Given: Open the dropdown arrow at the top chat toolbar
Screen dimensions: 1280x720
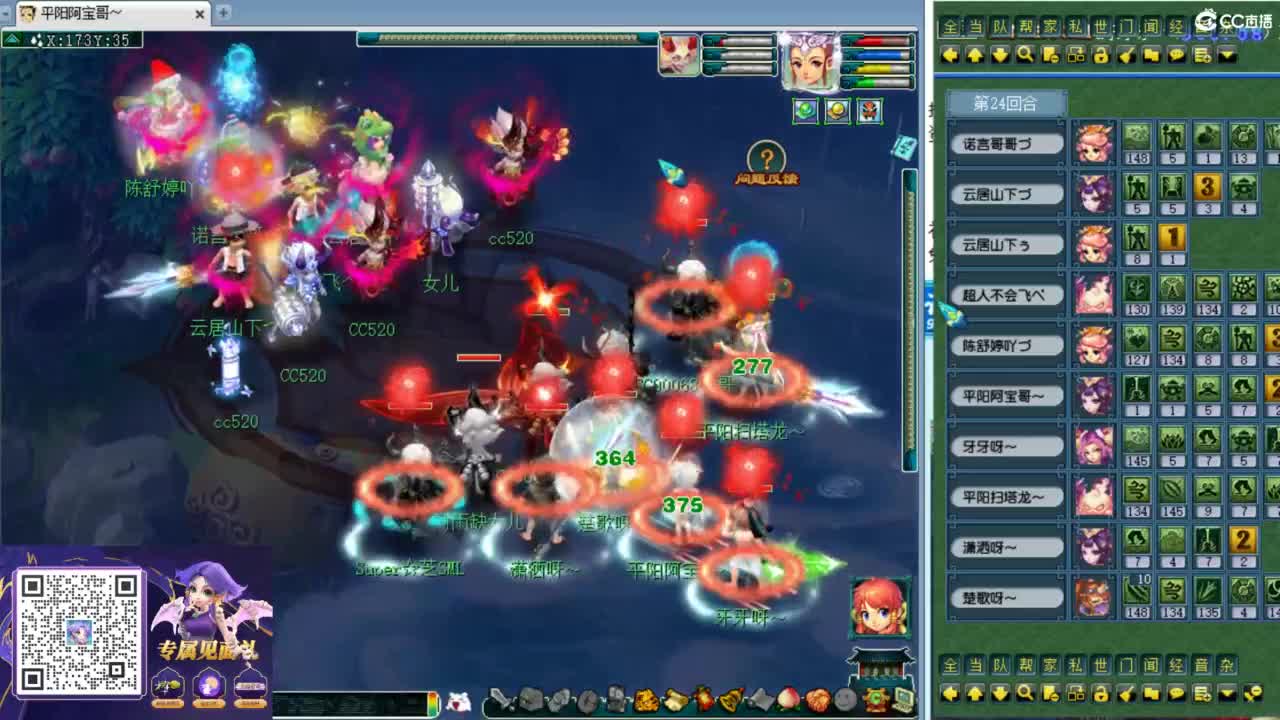Looking at the screenshot, I should click(1227, 55).
